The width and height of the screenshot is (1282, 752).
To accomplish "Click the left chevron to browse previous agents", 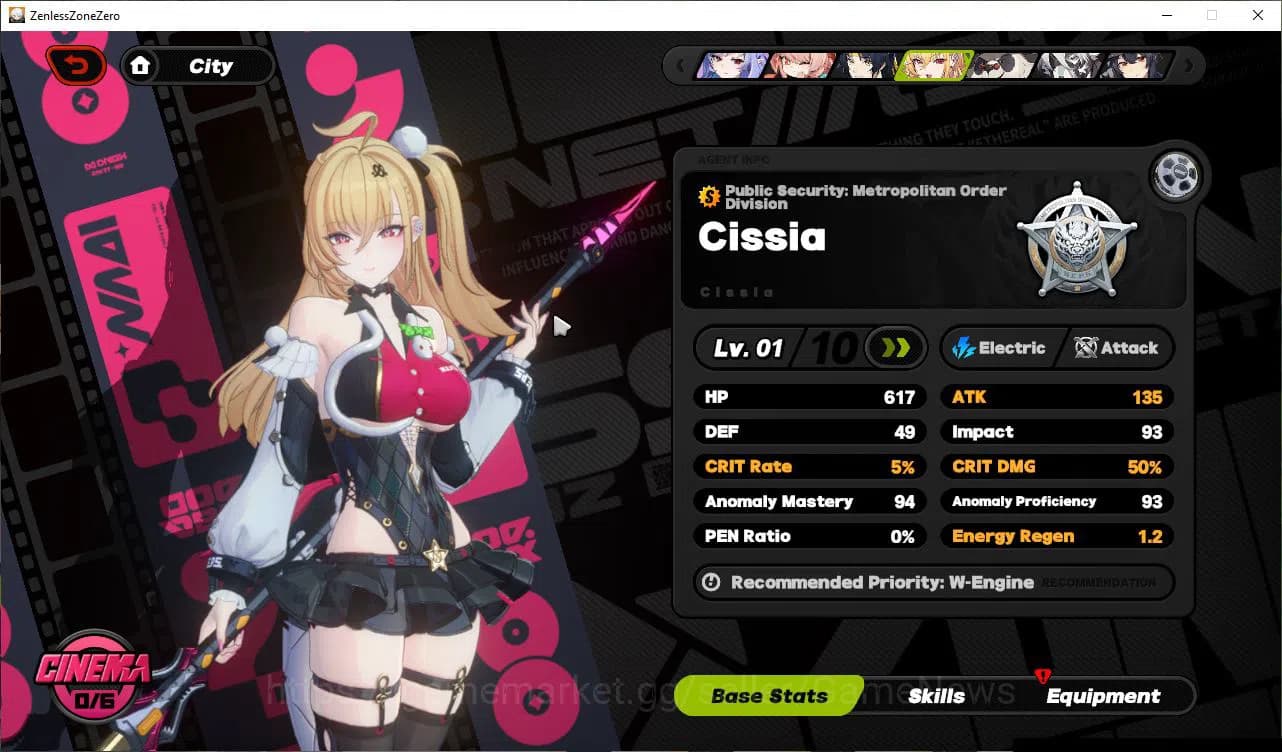I will [x=682, y=64].
